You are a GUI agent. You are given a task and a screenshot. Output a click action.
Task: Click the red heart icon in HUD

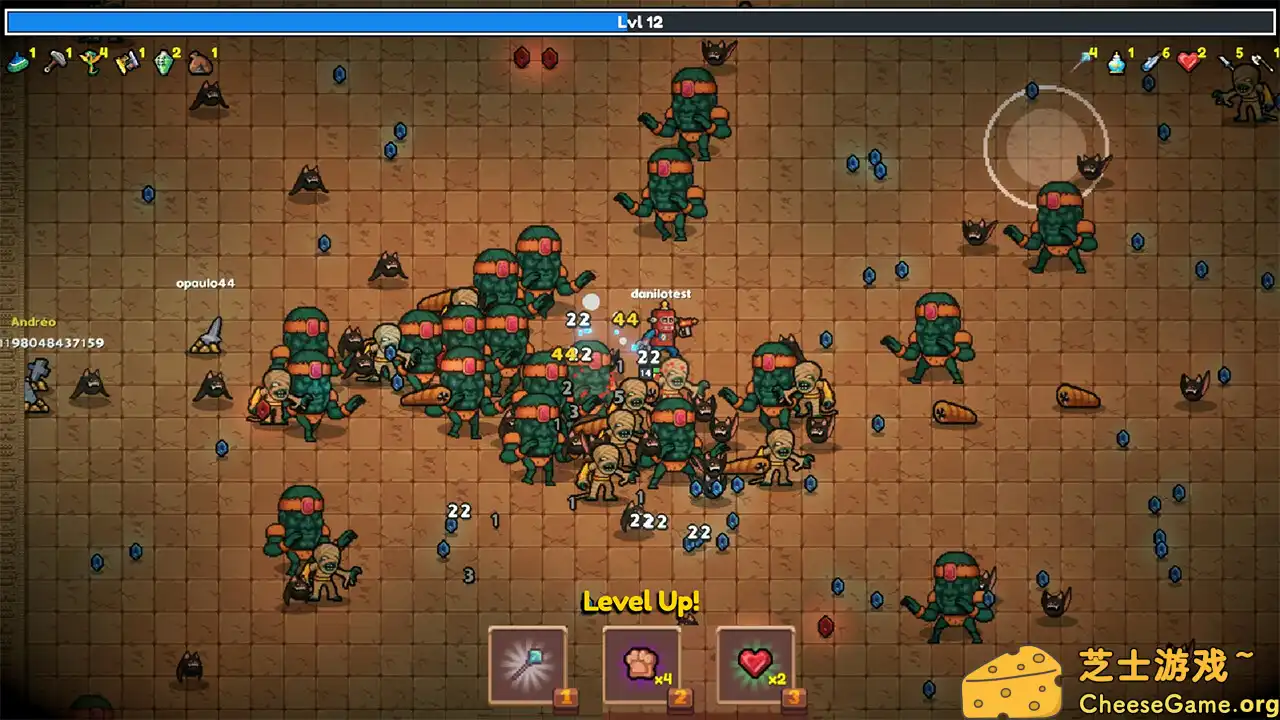pyautogui.click(x=1188, y=62)
